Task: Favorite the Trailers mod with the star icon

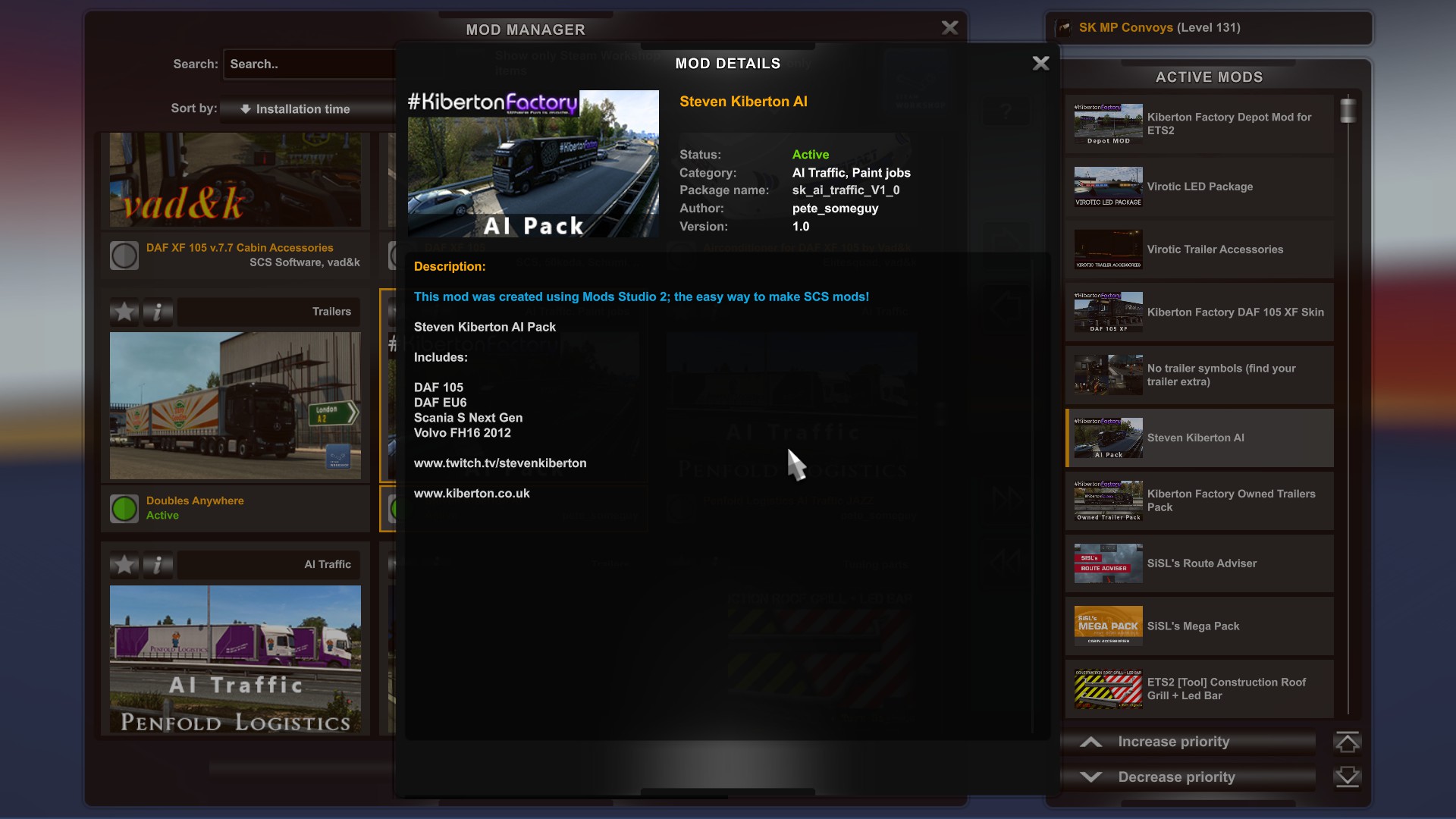Action: pyautogui.click(x=124, y=312)
